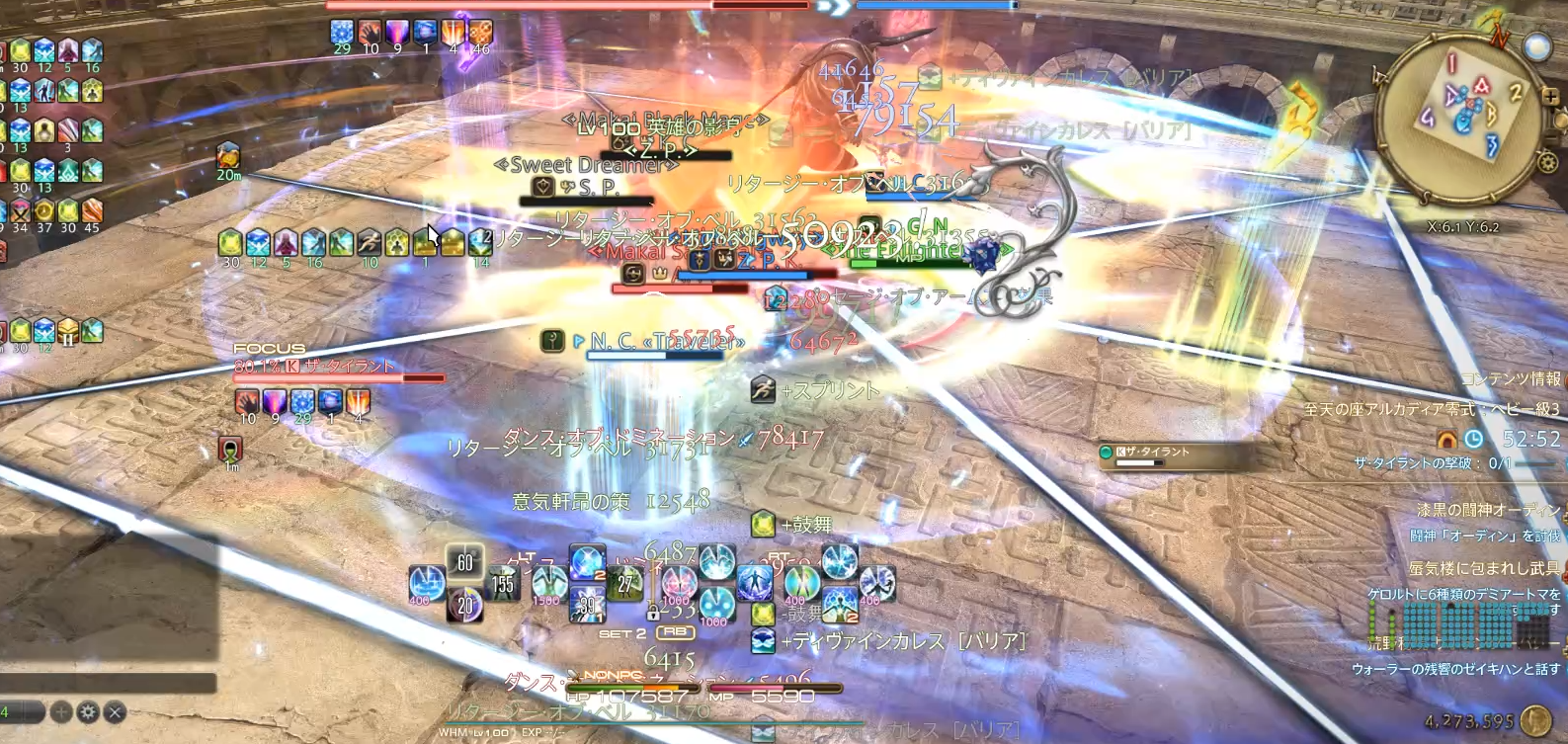Activate the hotbar skill showing 60 cooldown

click(464, 562)
